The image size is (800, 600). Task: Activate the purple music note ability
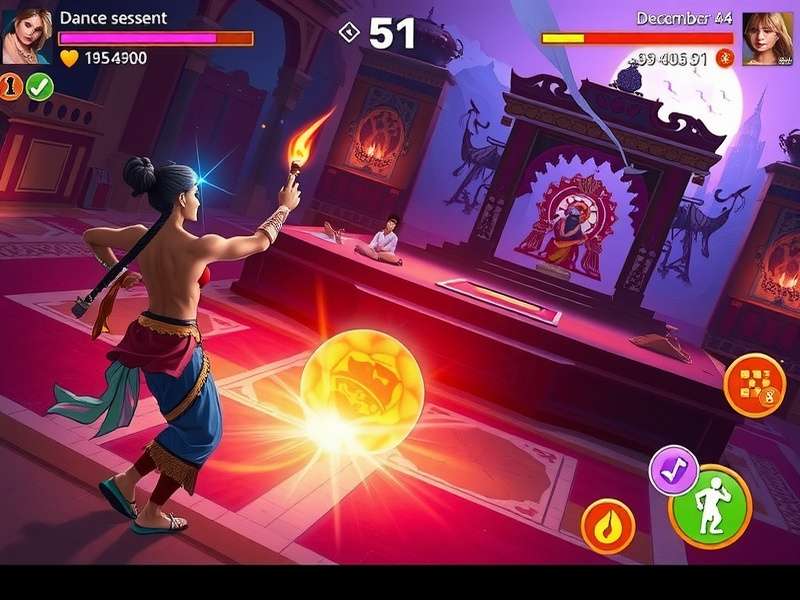tap(674, 470)
